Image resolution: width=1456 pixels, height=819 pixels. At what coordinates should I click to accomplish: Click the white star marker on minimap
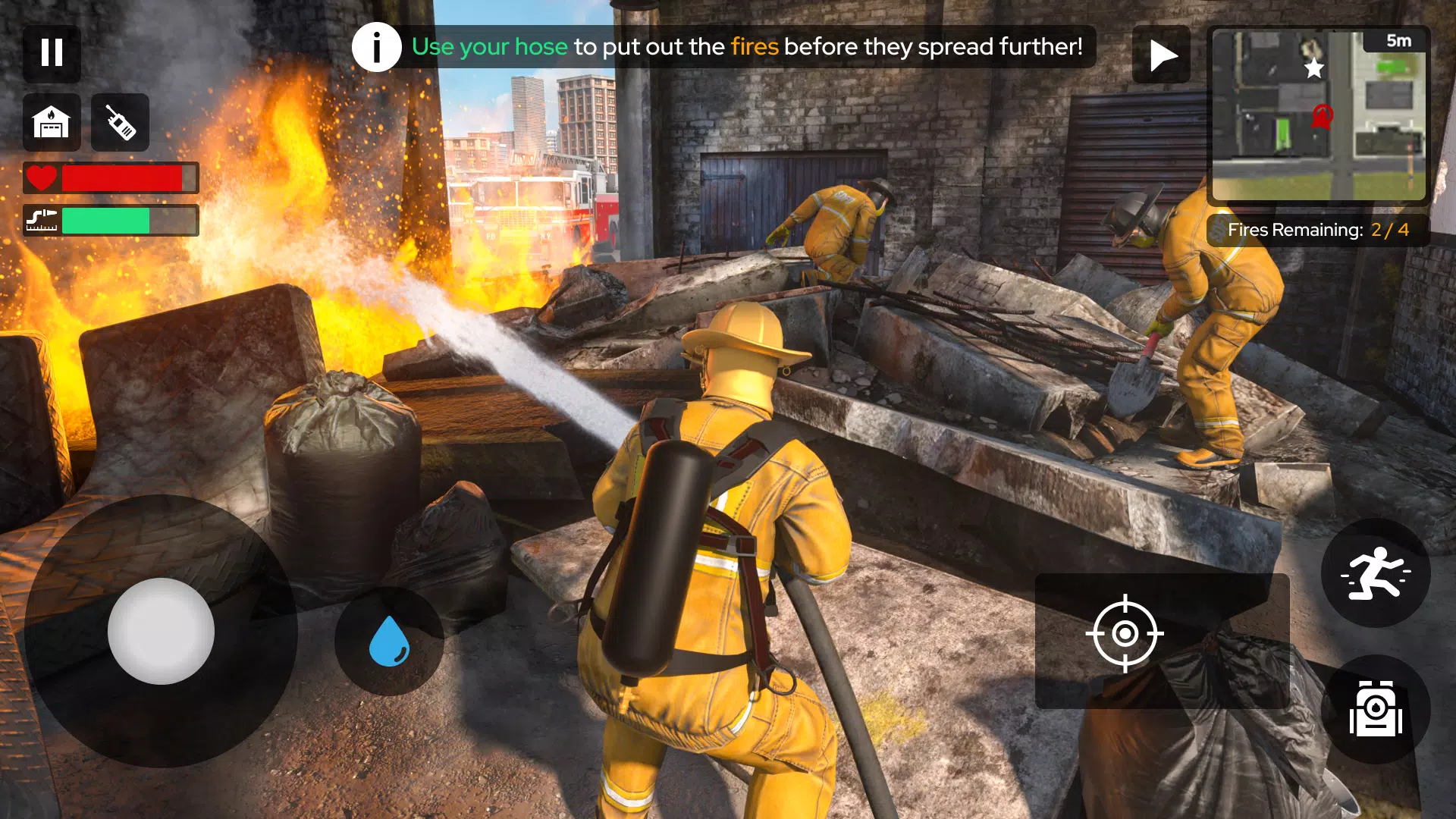coord(1313,69)
